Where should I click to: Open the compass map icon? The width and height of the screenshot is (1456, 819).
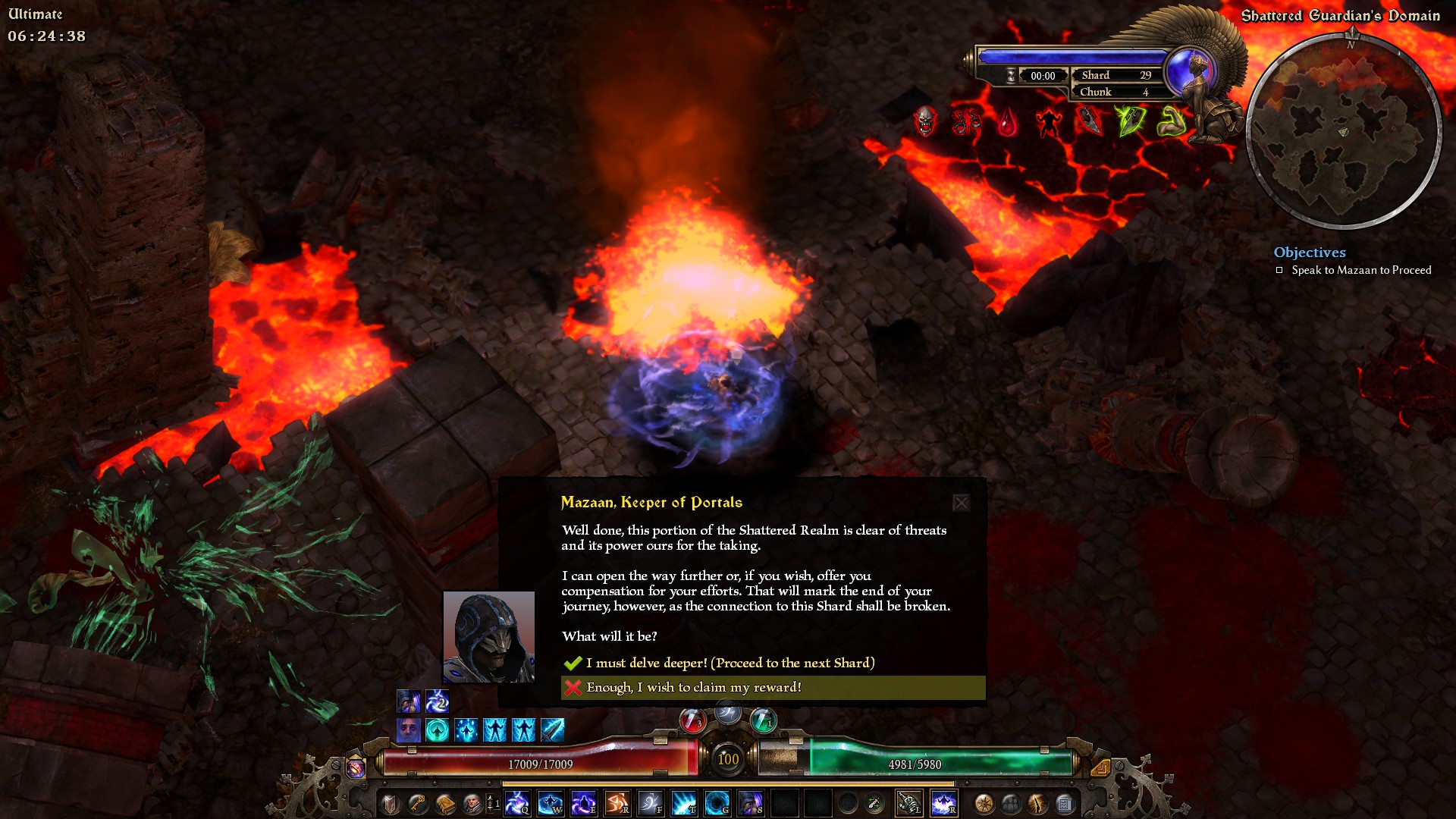pyautogui.click(x=984, y=803)
